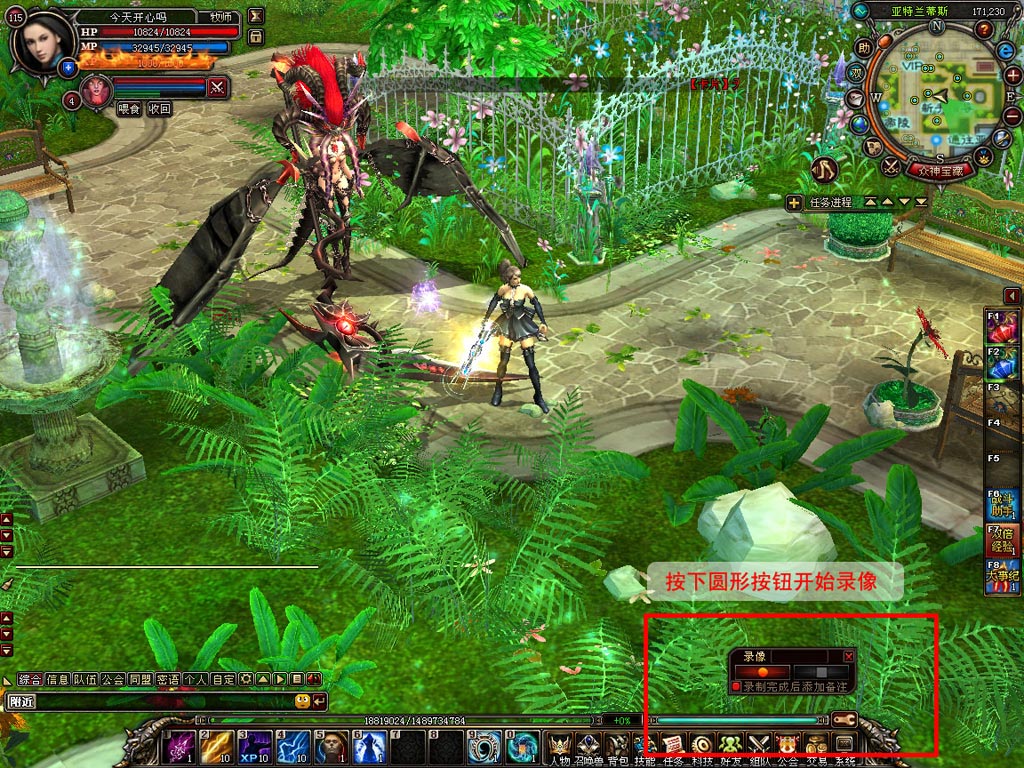
Task: Switch chat to the 队伍 team tab
Action: pyautogui.click(x=85, y=680)
